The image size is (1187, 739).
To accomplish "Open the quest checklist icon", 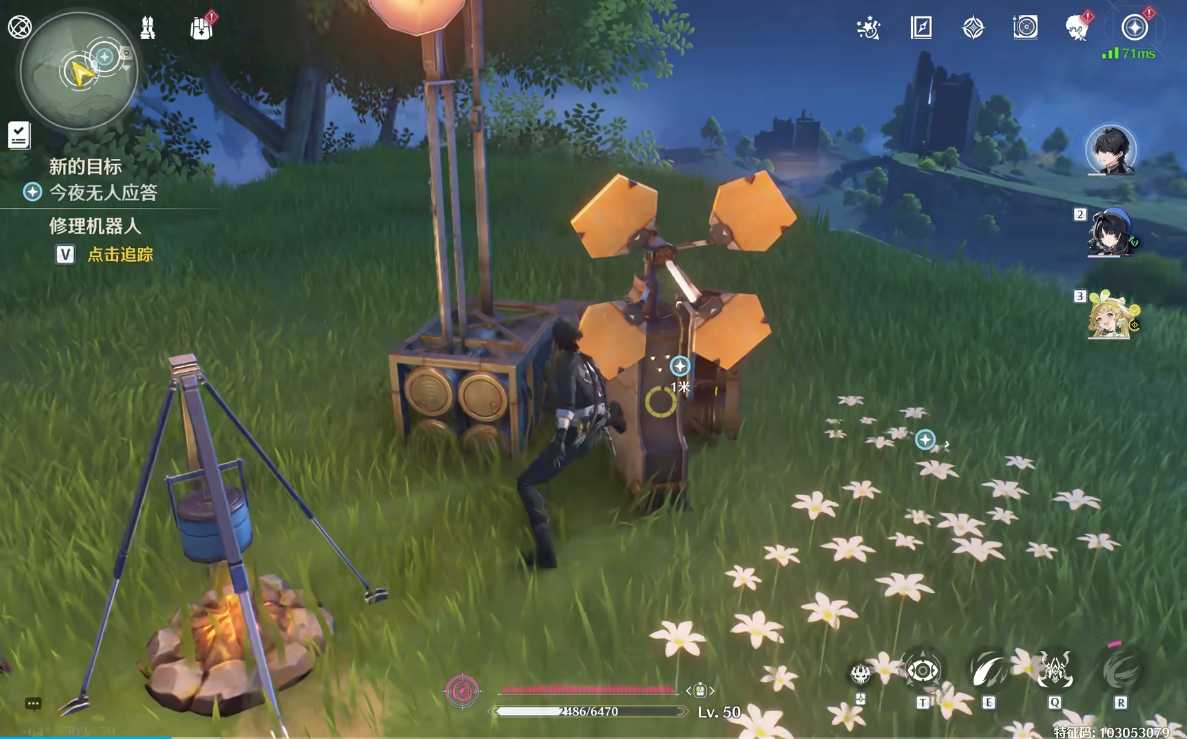I will tap(18, 134).
